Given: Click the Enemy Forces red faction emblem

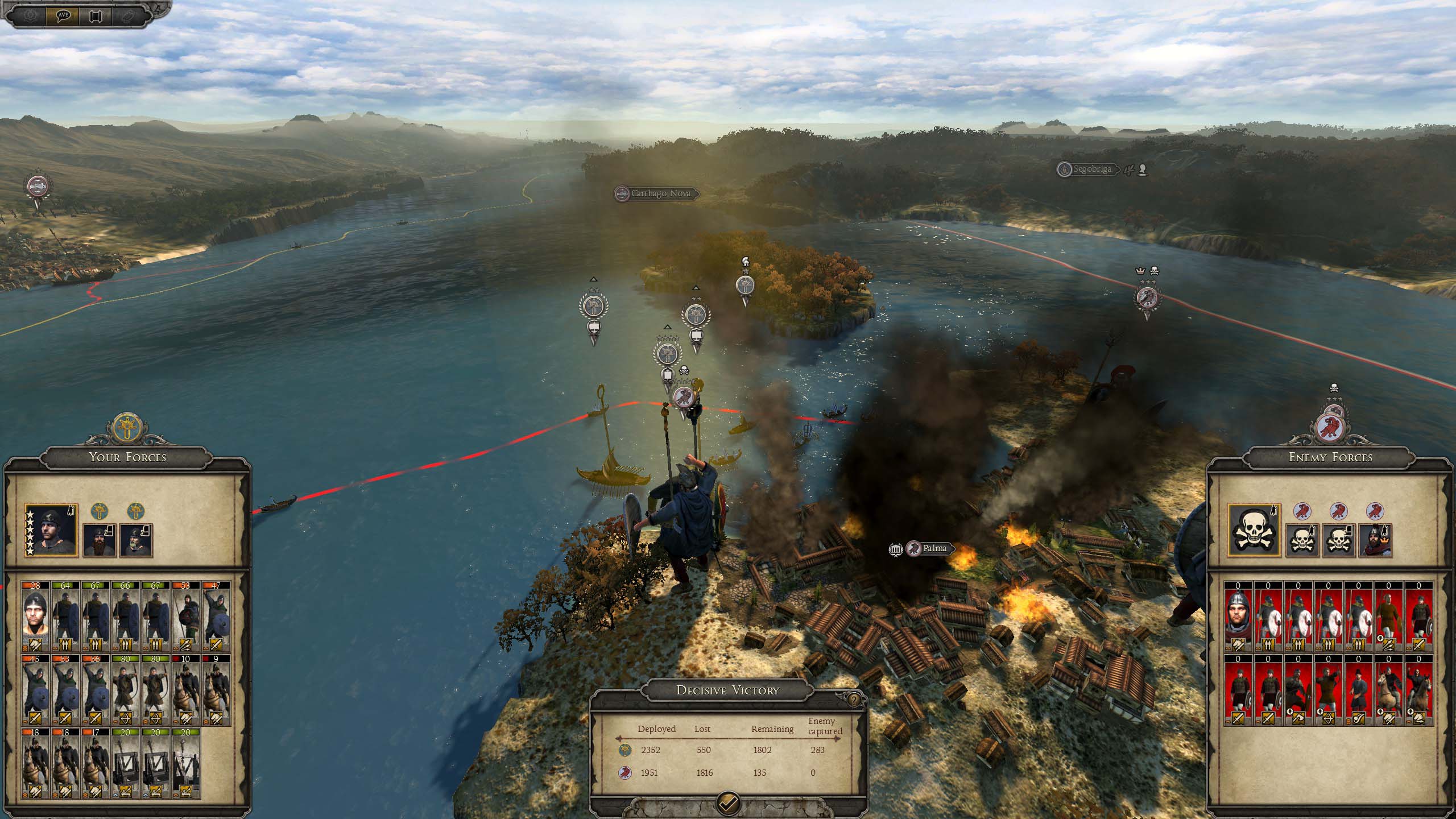Looking at the screenshot, I should [1333, 427].
